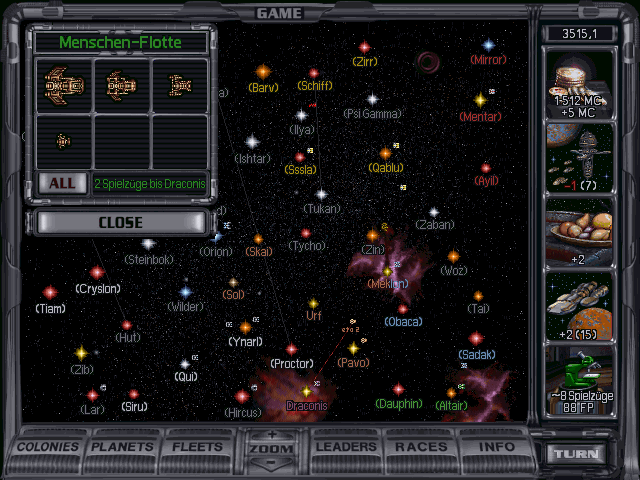640x480 pixels.
Task: Open the food surplus panel
Action: 579,232
